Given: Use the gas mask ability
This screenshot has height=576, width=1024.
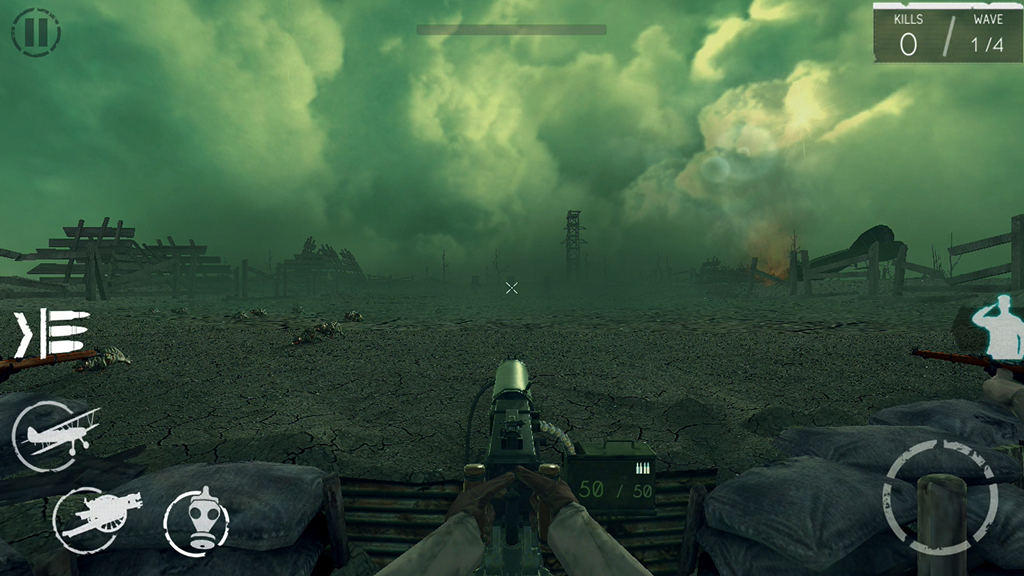Looking at the screenshot, I should click(196, 520).
